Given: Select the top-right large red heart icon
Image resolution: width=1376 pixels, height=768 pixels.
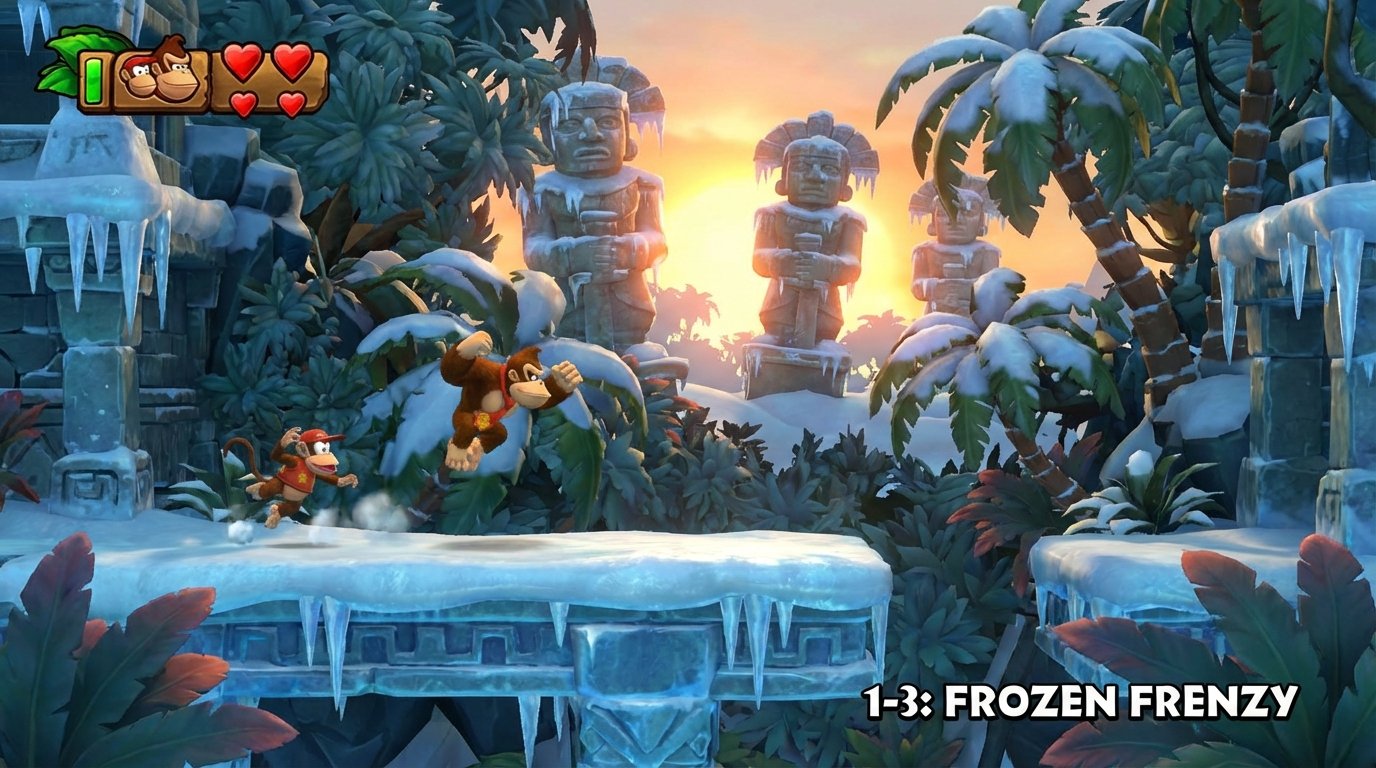Looking at the screenshot, I should tap(290, 61).
